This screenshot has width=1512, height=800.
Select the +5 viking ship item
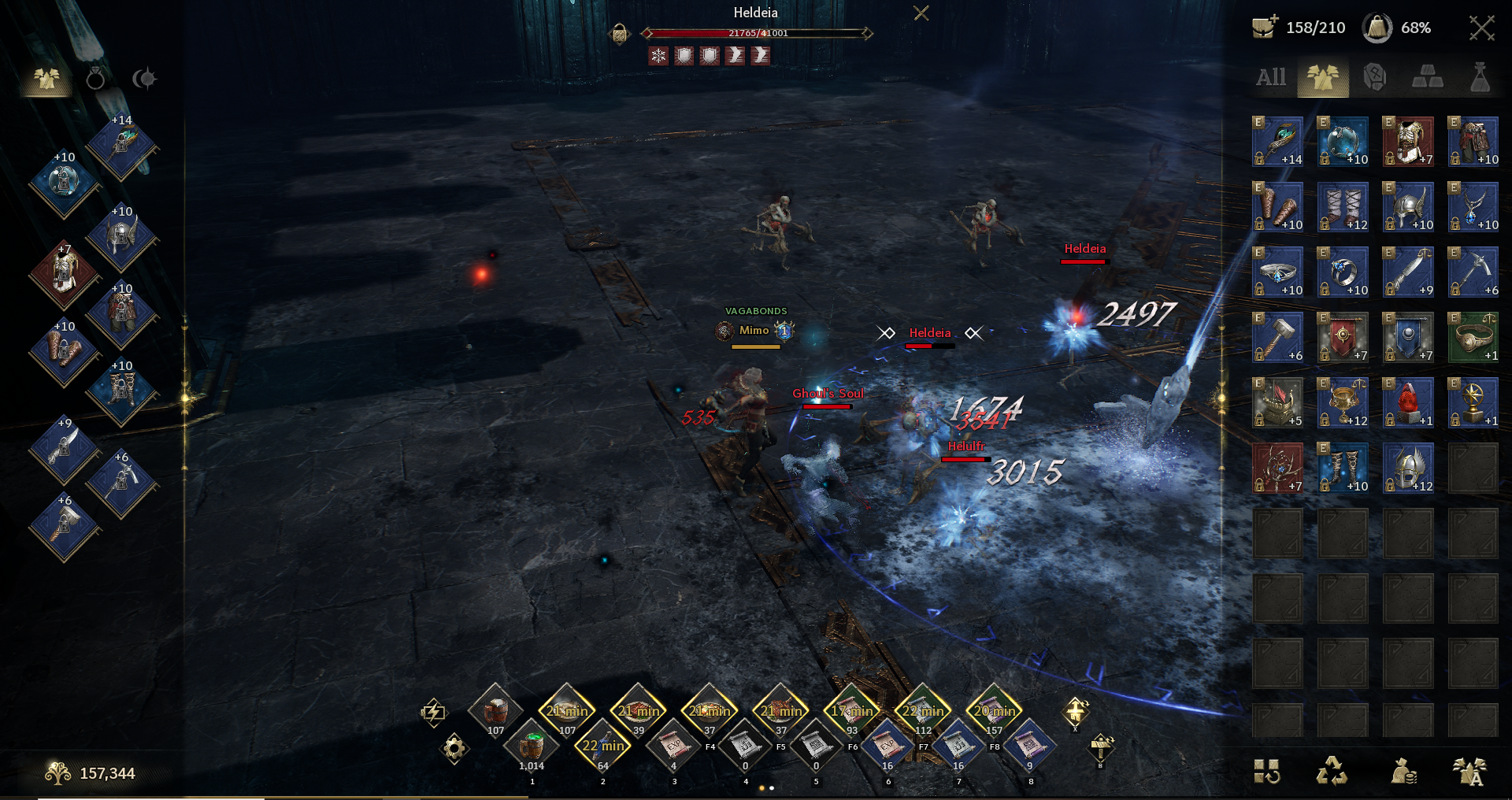(x=1277, y=402)
